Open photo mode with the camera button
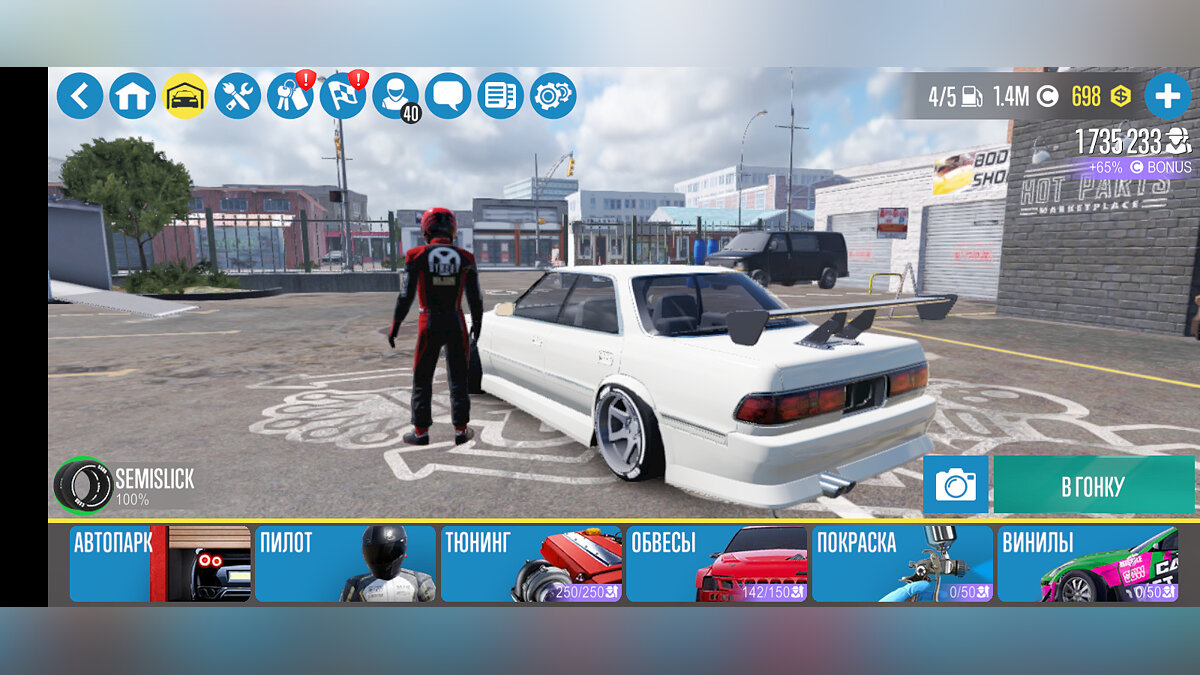 click(955, 485)
